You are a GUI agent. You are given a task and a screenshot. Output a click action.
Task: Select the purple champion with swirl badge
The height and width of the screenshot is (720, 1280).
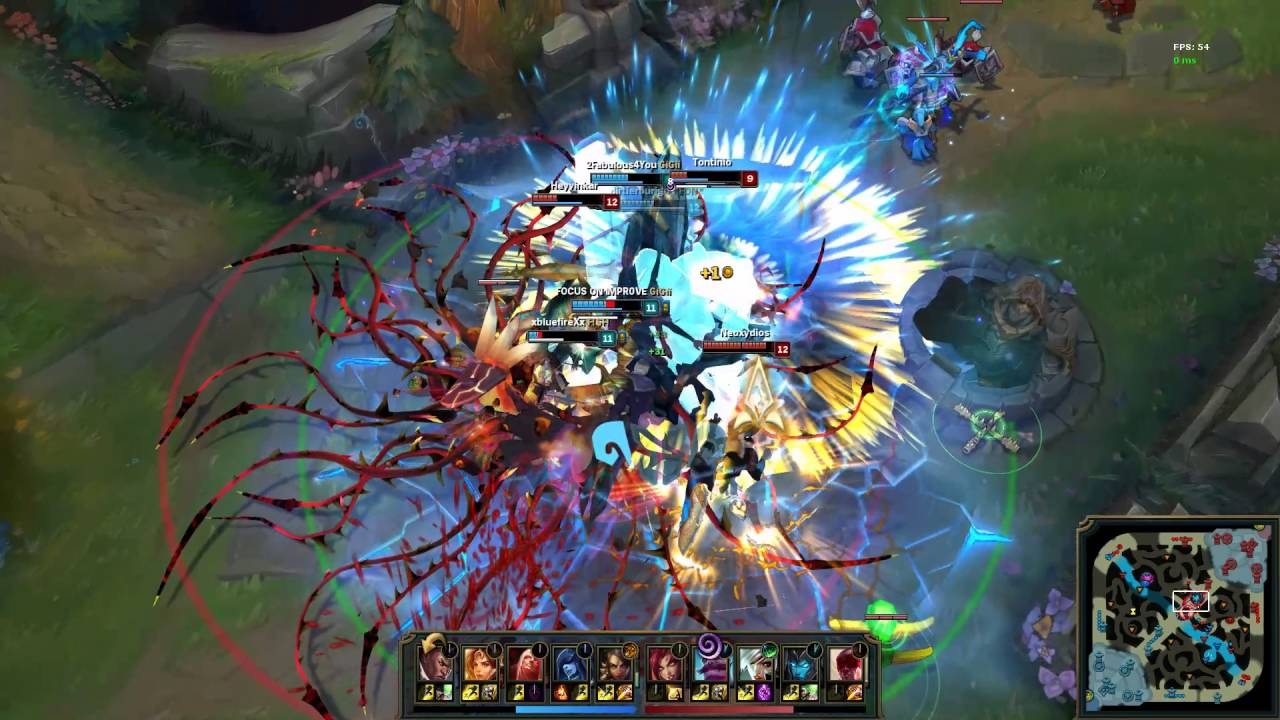click(711, 661)
